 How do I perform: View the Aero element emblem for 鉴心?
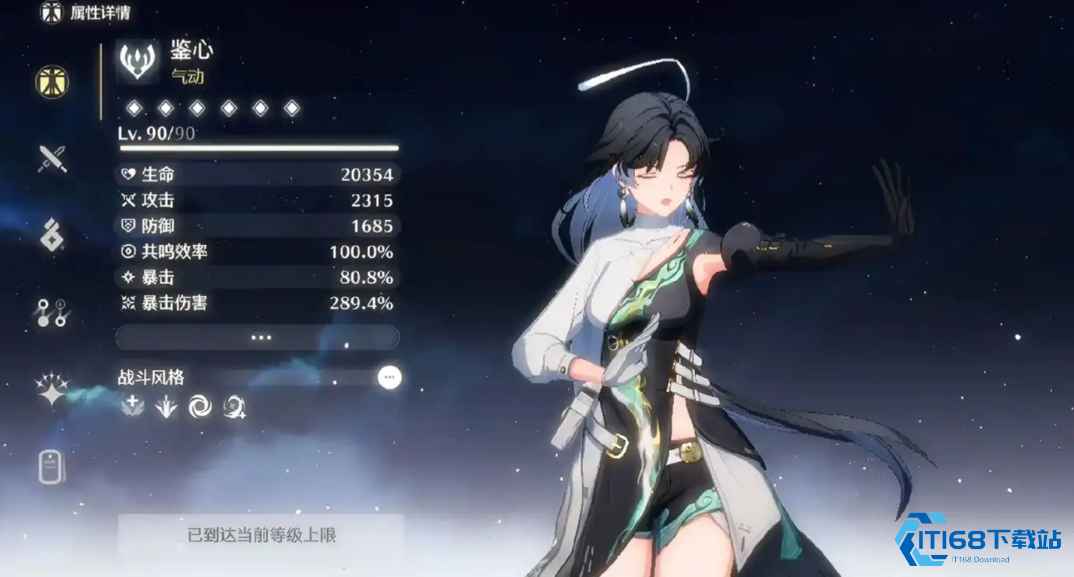coord(138,60)
